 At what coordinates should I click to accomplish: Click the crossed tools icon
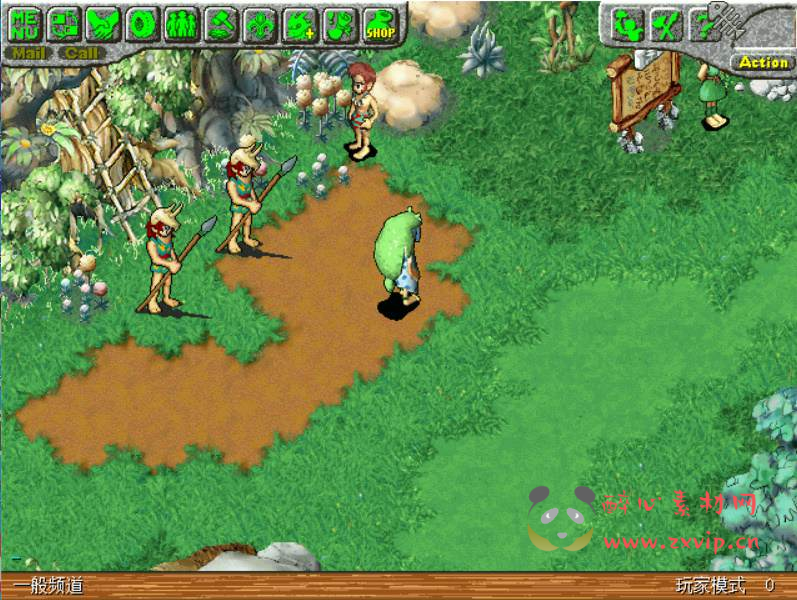click(x=665, y=25)
